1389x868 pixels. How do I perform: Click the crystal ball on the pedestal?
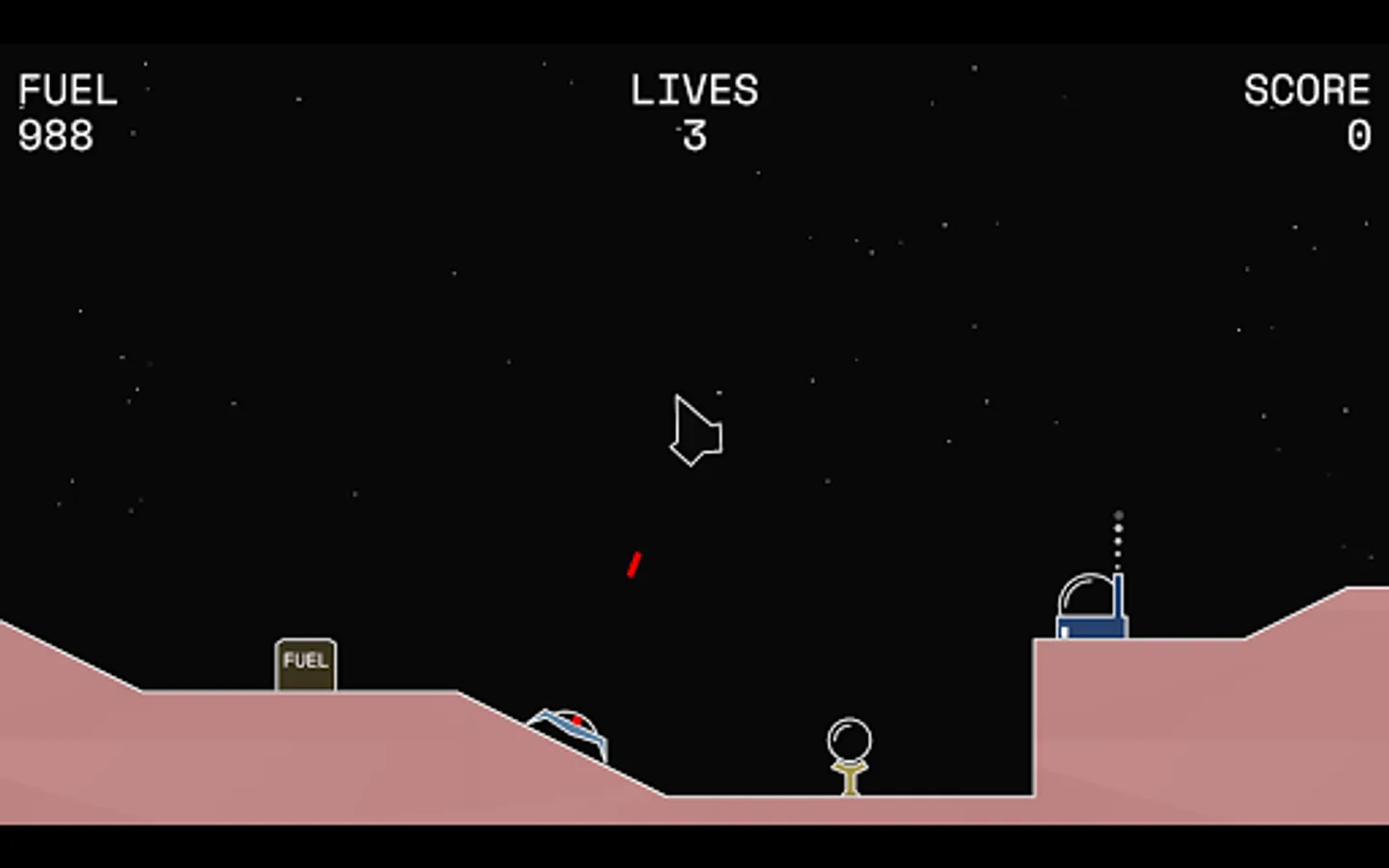click(x=848, y=739)
